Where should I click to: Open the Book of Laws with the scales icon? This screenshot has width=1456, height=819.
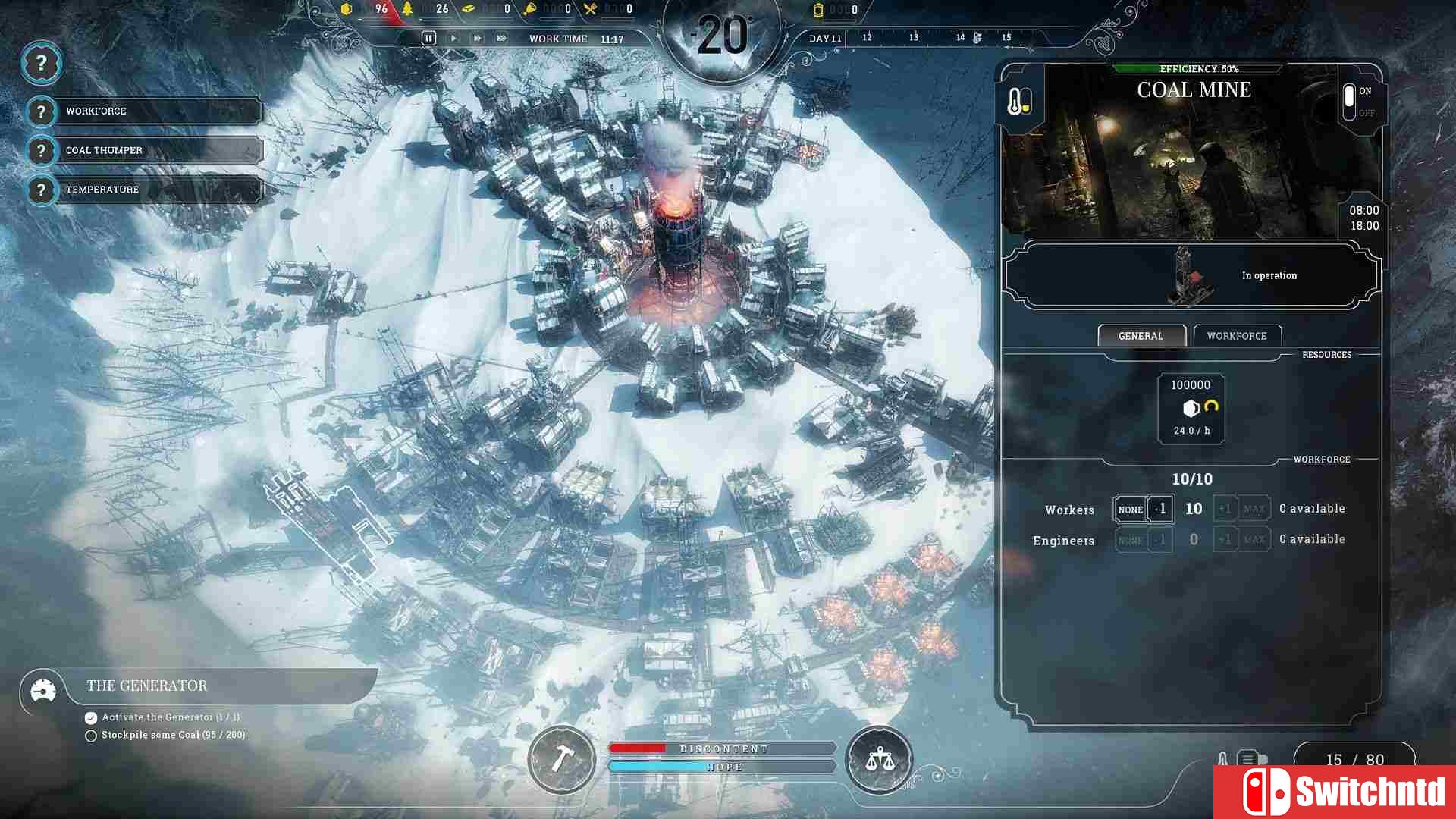tap(878, 761)
